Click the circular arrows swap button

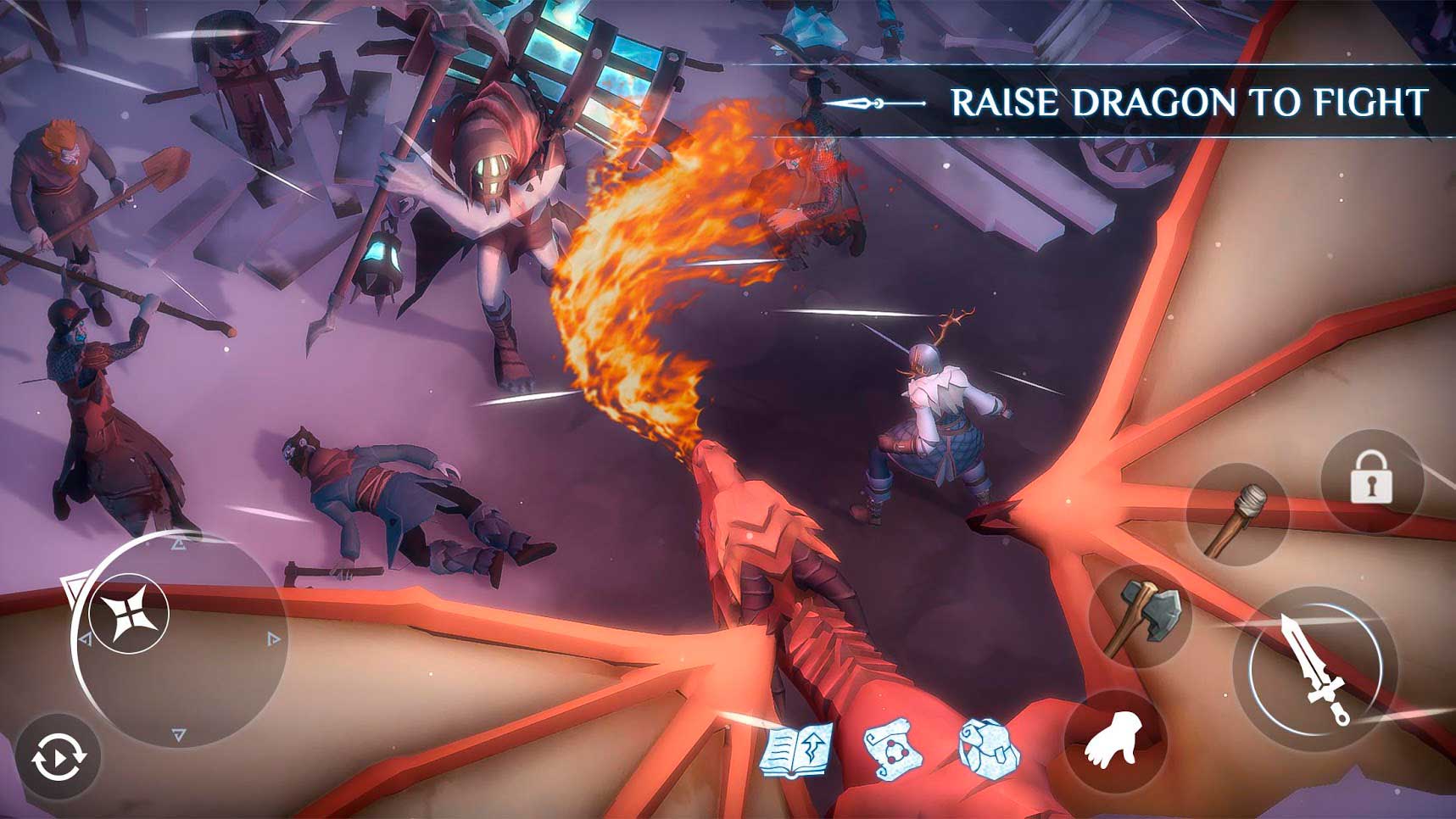pyautogui.click(x=59, y=757)
